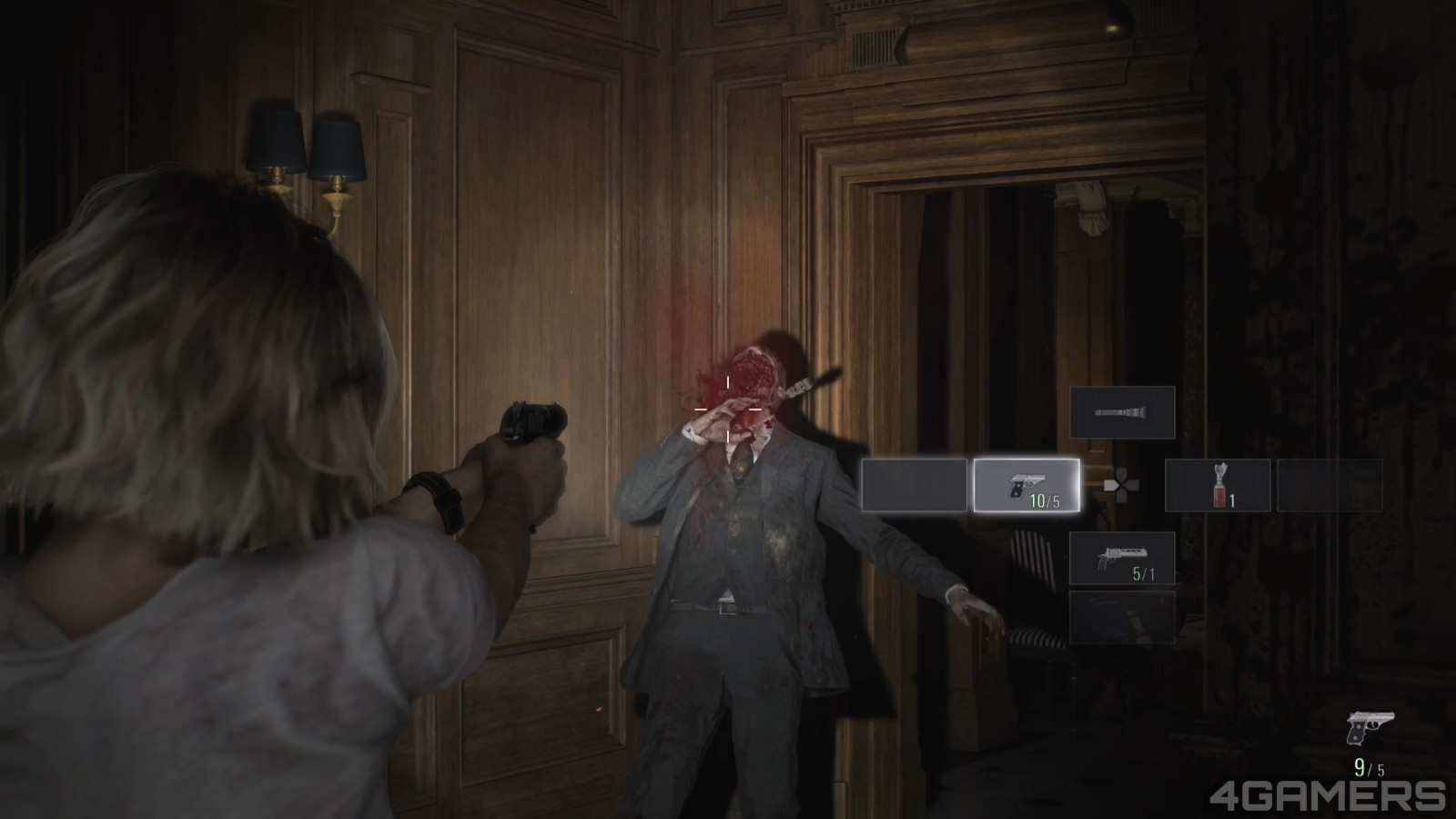The image size is (1456, 819).
Task: Select the flashlight slot above the D-pad
Action: coord(1122,413)
